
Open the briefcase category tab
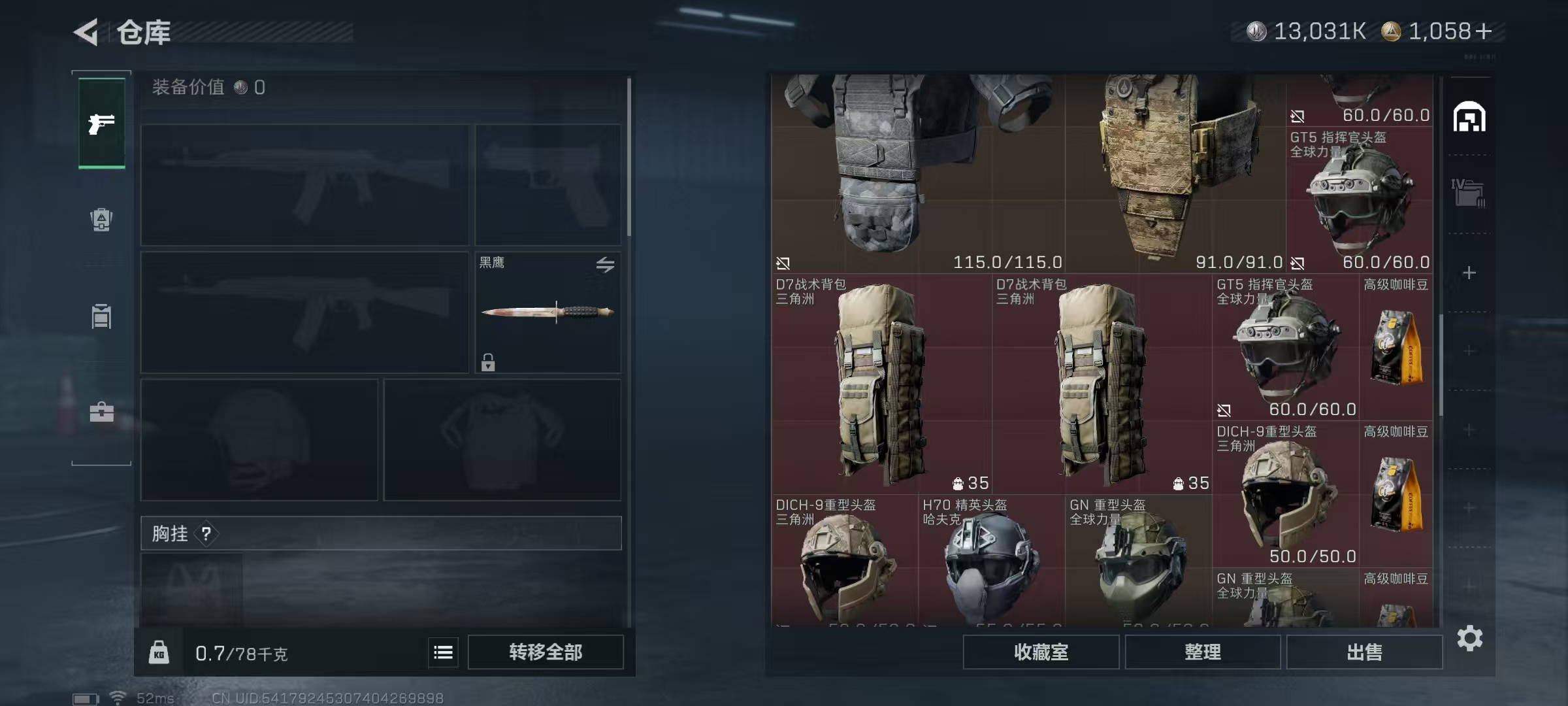102,412
